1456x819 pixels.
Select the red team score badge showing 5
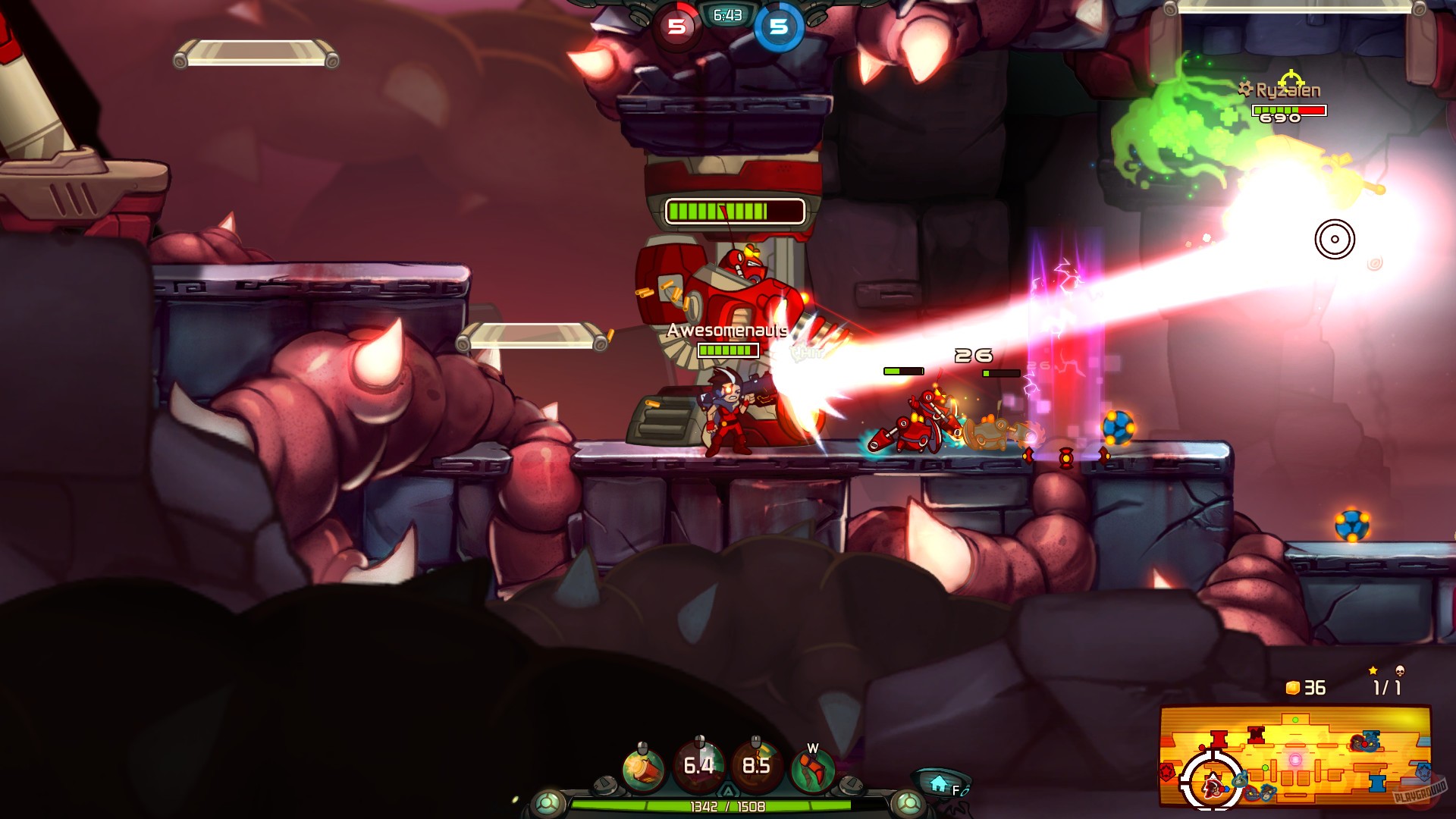[x=675, y=24]
